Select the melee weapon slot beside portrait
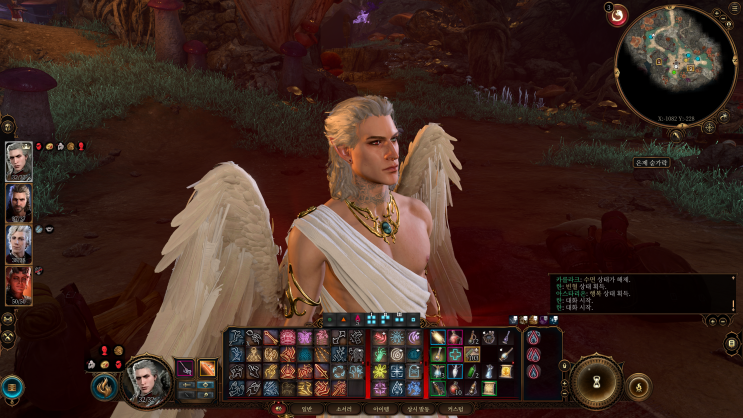Viewport: 743px width, 418px height. coord(185,368)
